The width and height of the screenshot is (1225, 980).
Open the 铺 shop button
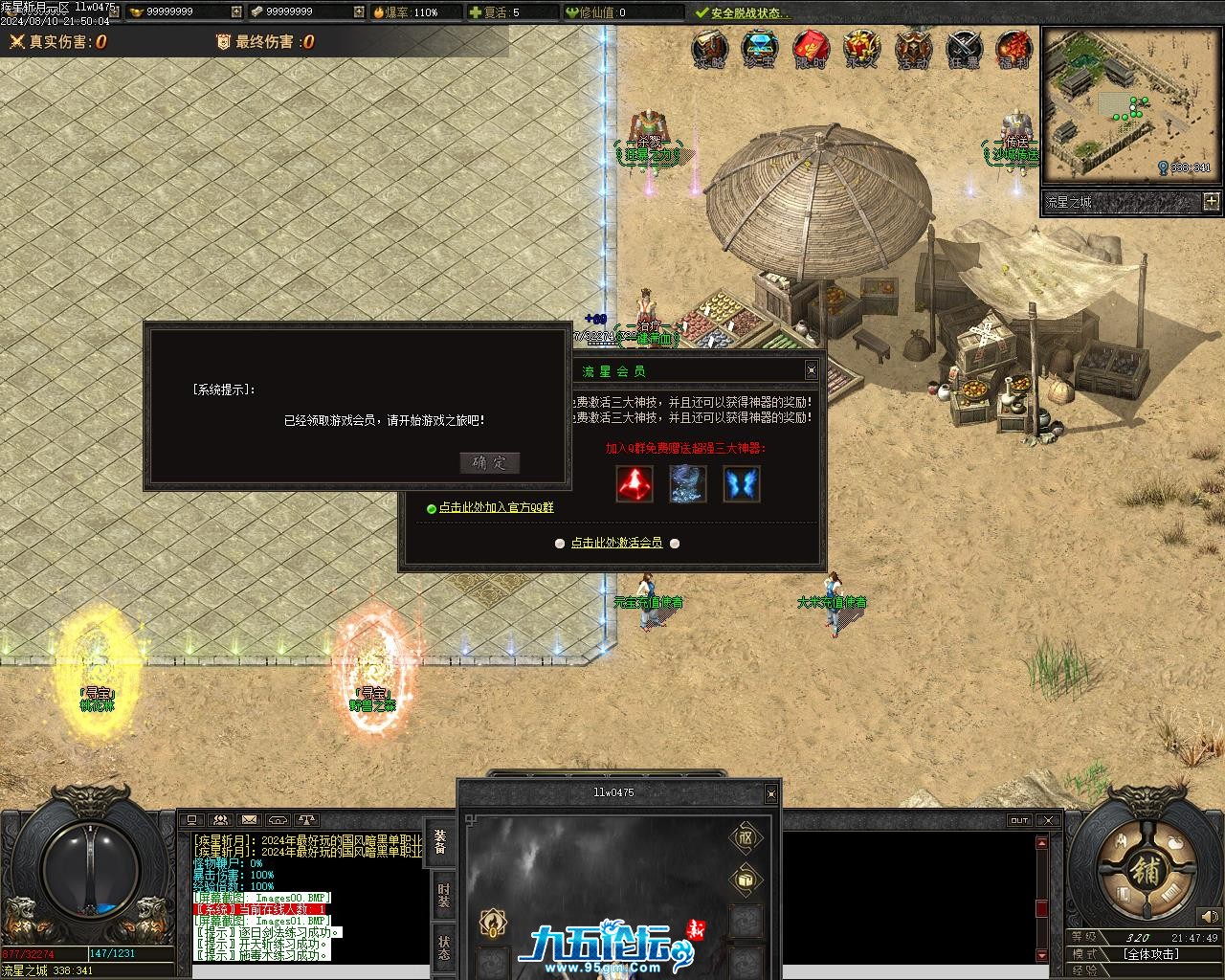(x=1145, y=871)
